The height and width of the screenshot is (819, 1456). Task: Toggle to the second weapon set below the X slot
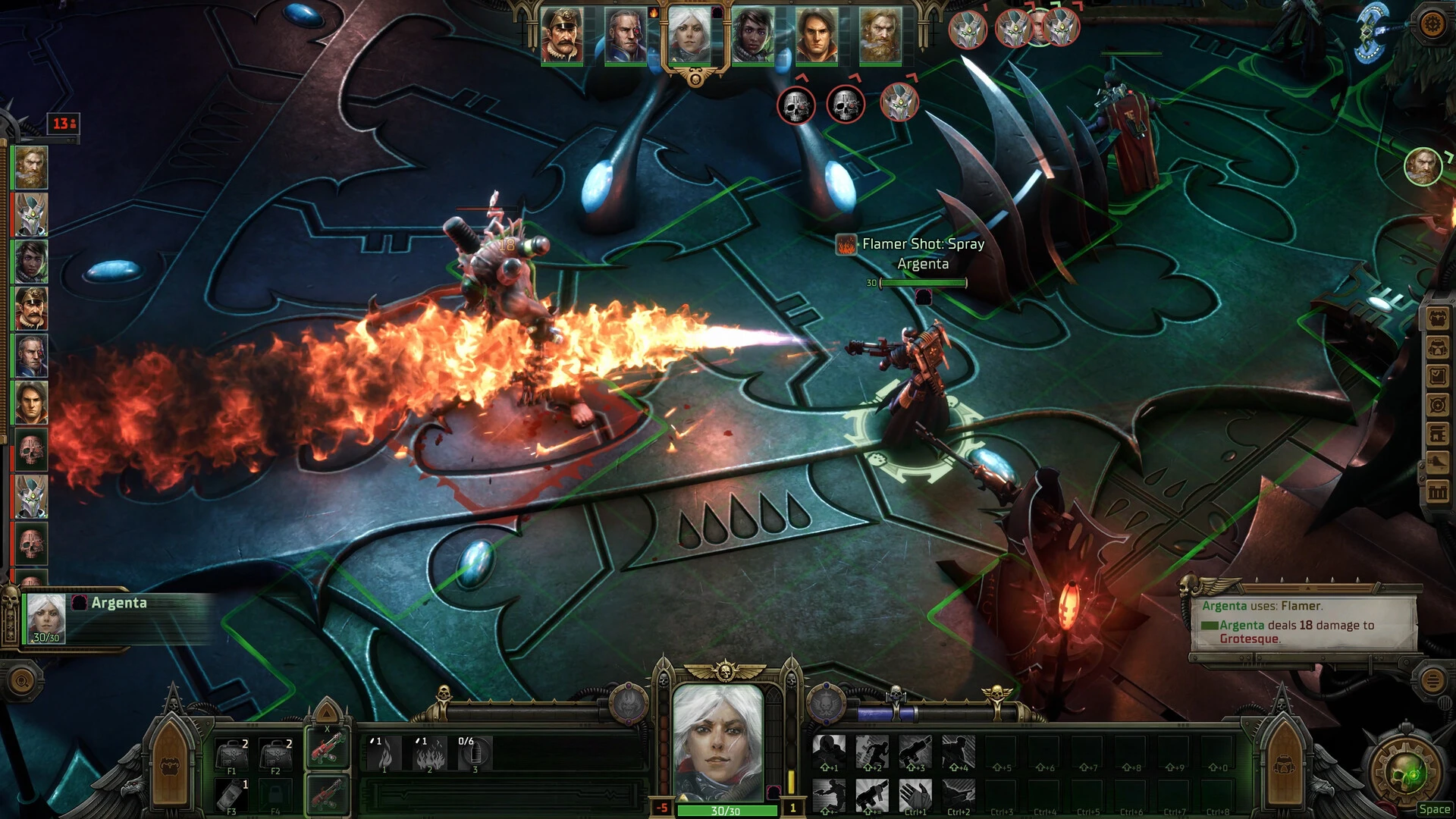click(x=327, y=795)
